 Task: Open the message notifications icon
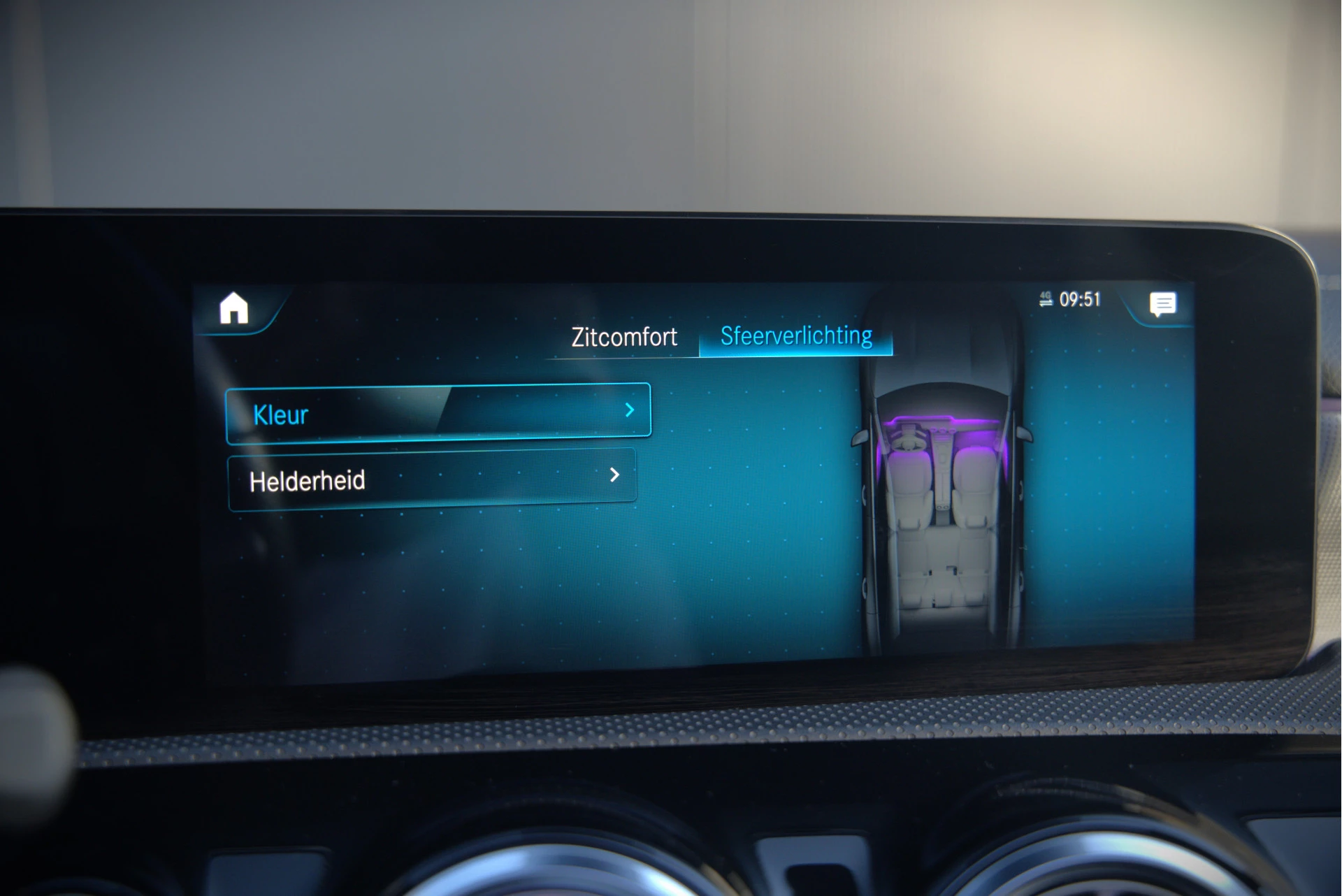tap(1162, 304)
